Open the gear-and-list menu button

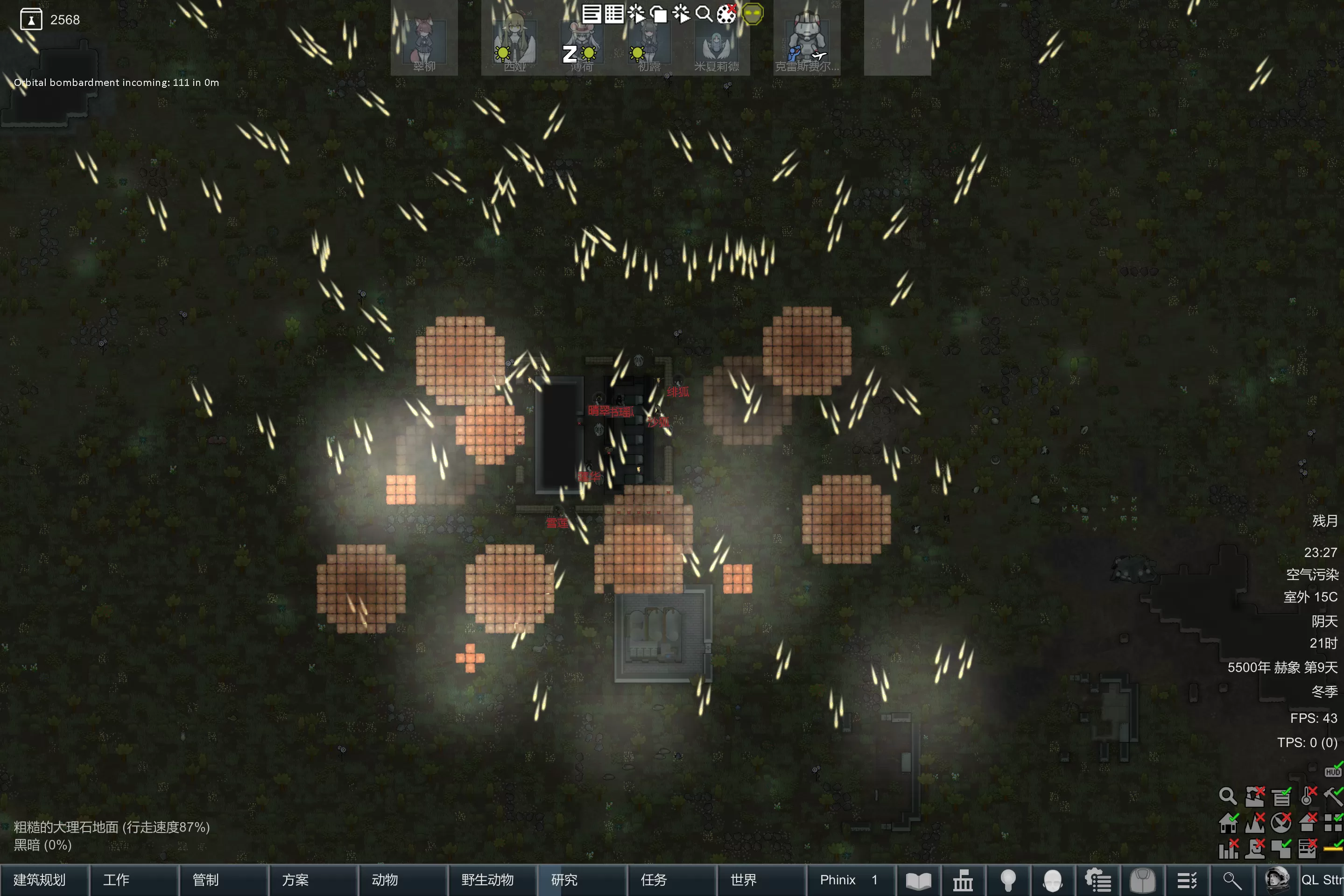click(1098, 881)
